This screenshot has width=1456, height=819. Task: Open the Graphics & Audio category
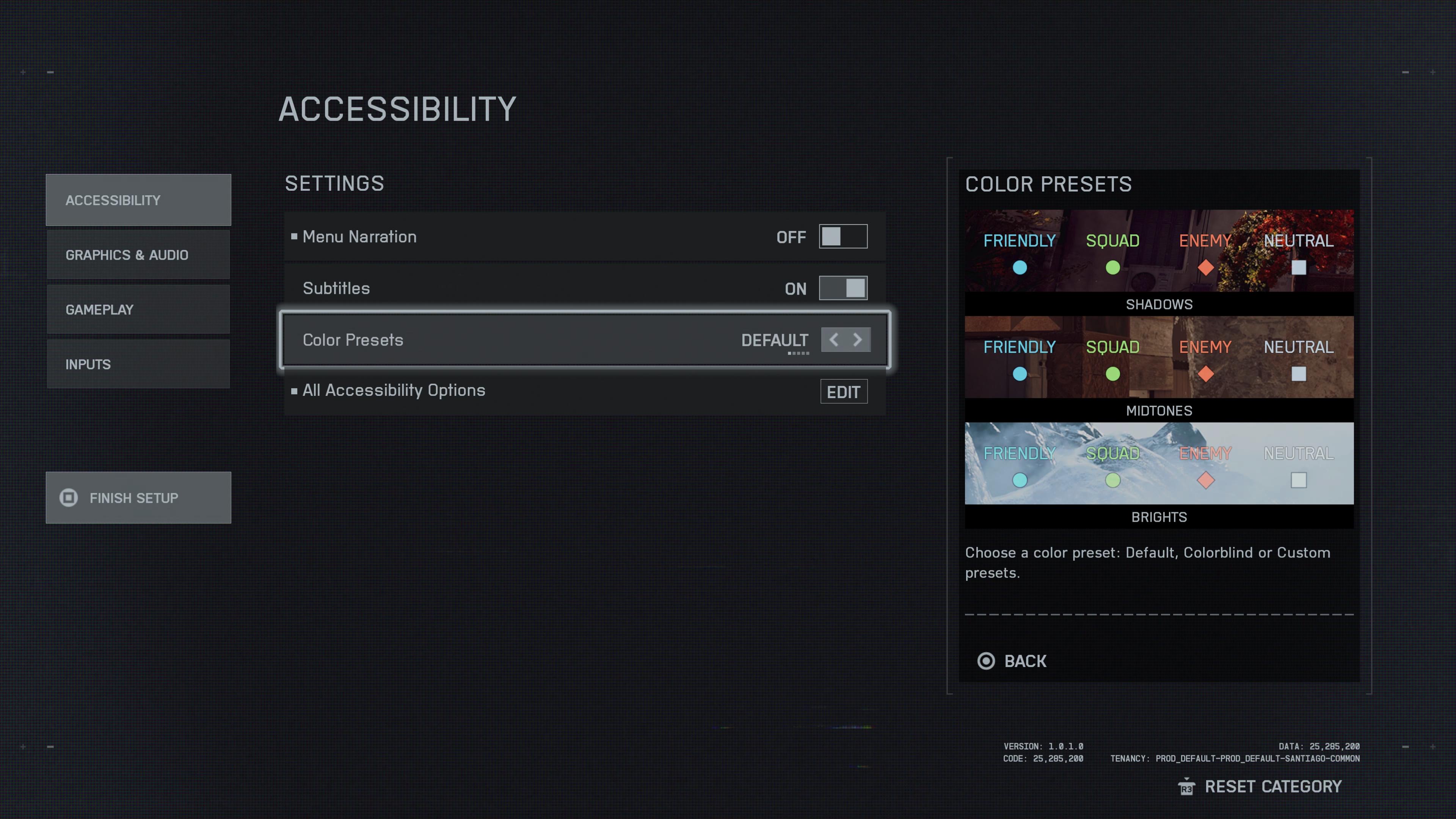138,255
